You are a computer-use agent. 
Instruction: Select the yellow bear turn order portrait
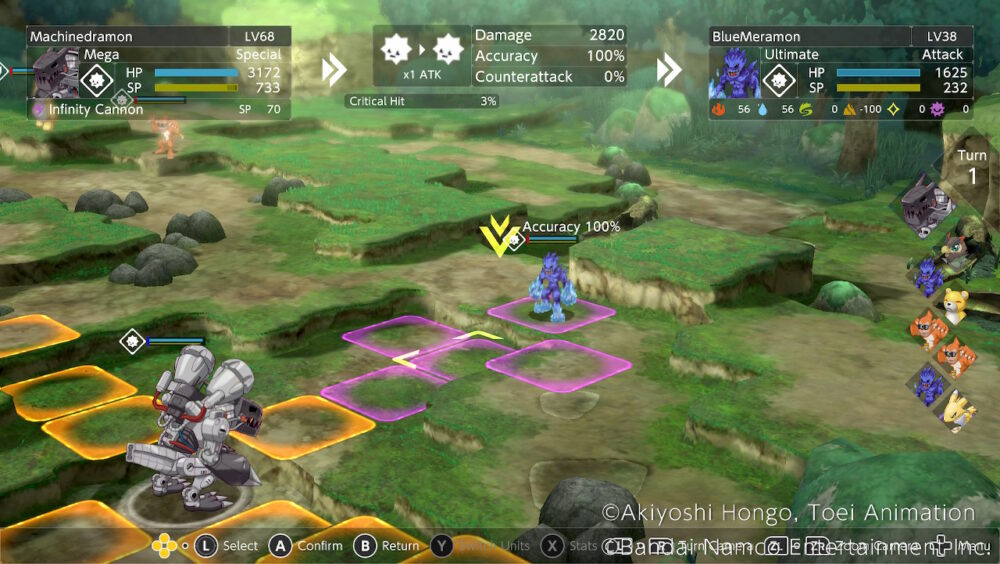coord(953,306)
